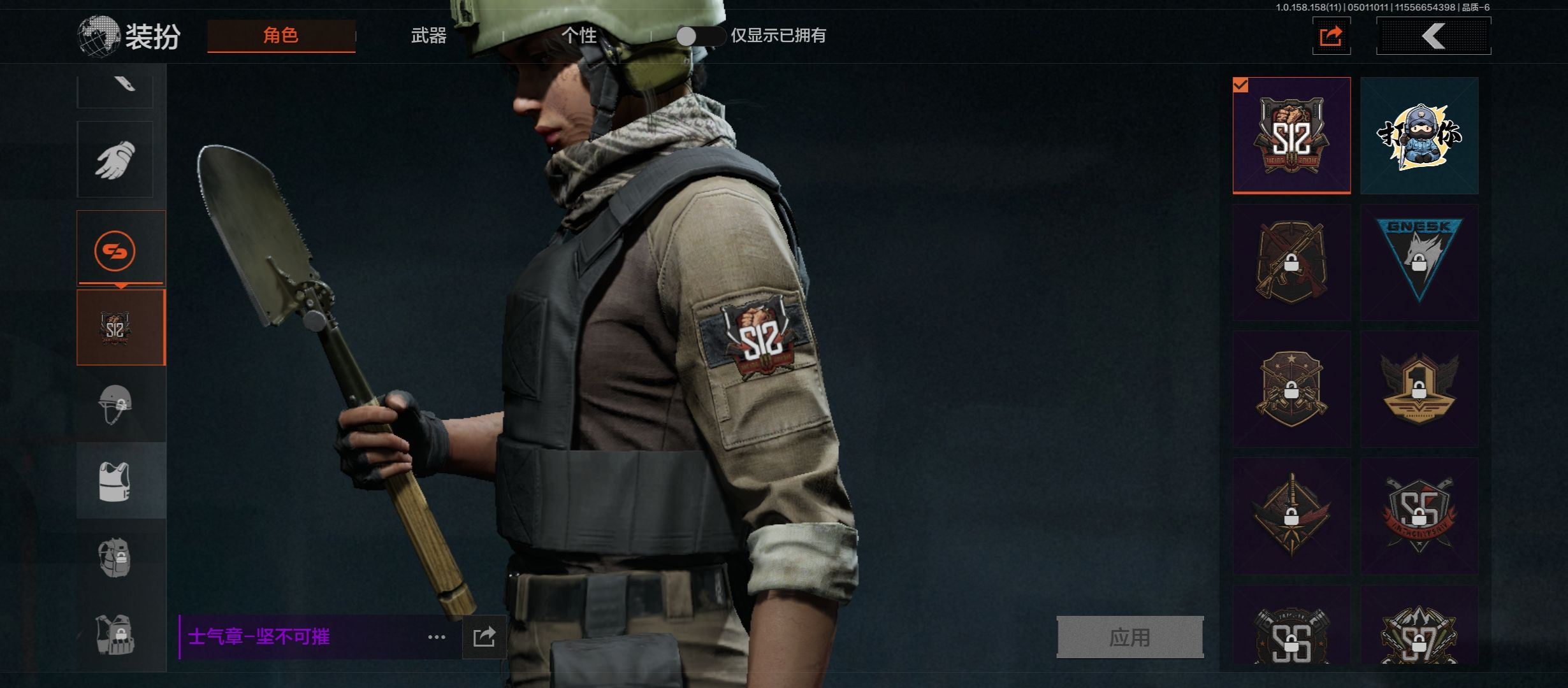Share the 士气章-坚不可摧 item
Viewport: 1568px width, 688px height.
click(x=484, y=637)
